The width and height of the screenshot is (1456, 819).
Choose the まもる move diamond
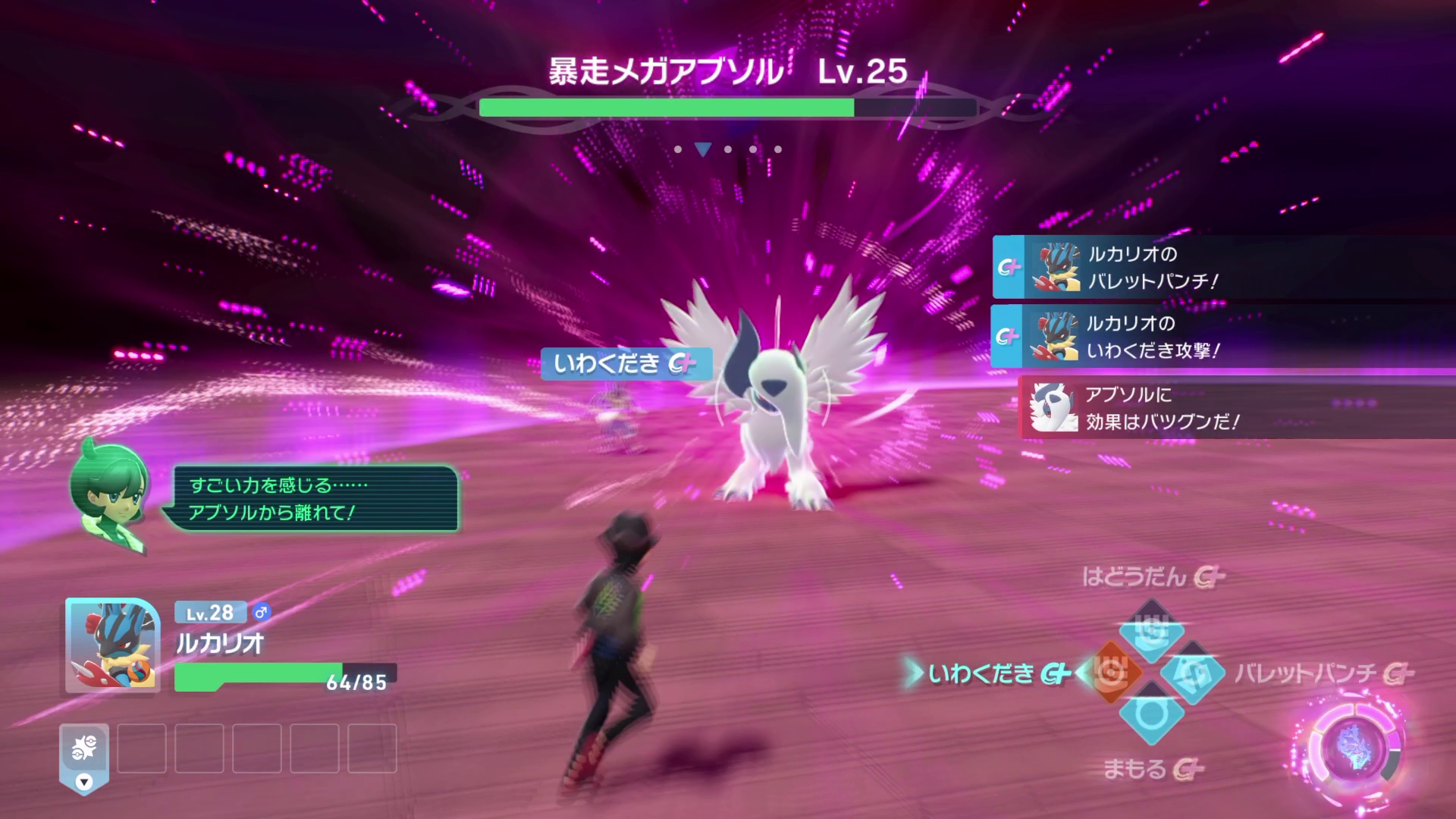tap(1151, 714)
